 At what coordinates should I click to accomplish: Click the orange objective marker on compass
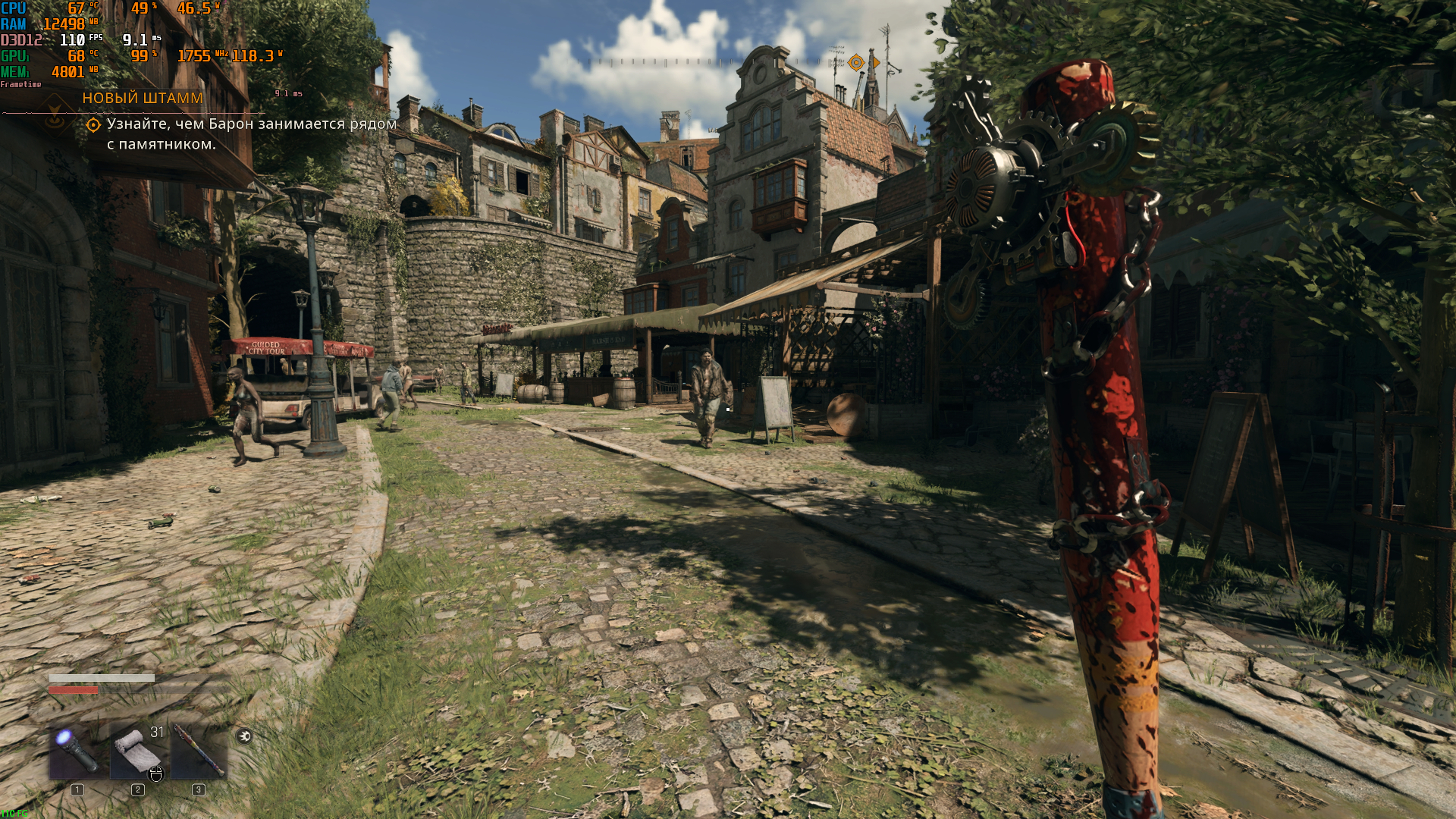(856, 63)
